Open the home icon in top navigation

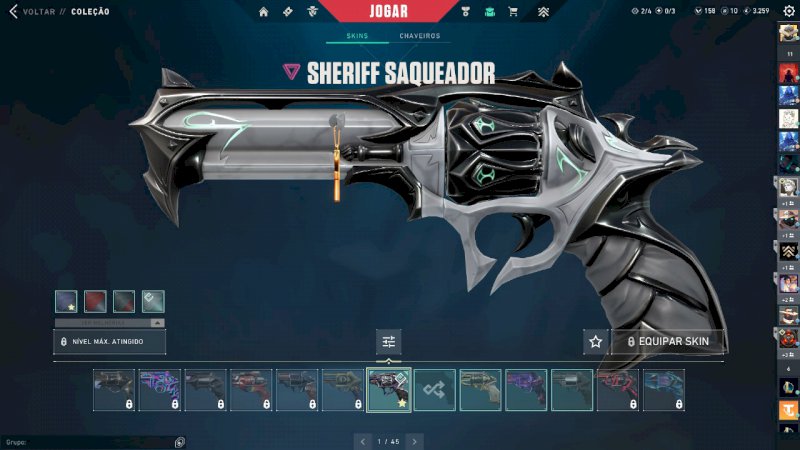tap(264, 12)
